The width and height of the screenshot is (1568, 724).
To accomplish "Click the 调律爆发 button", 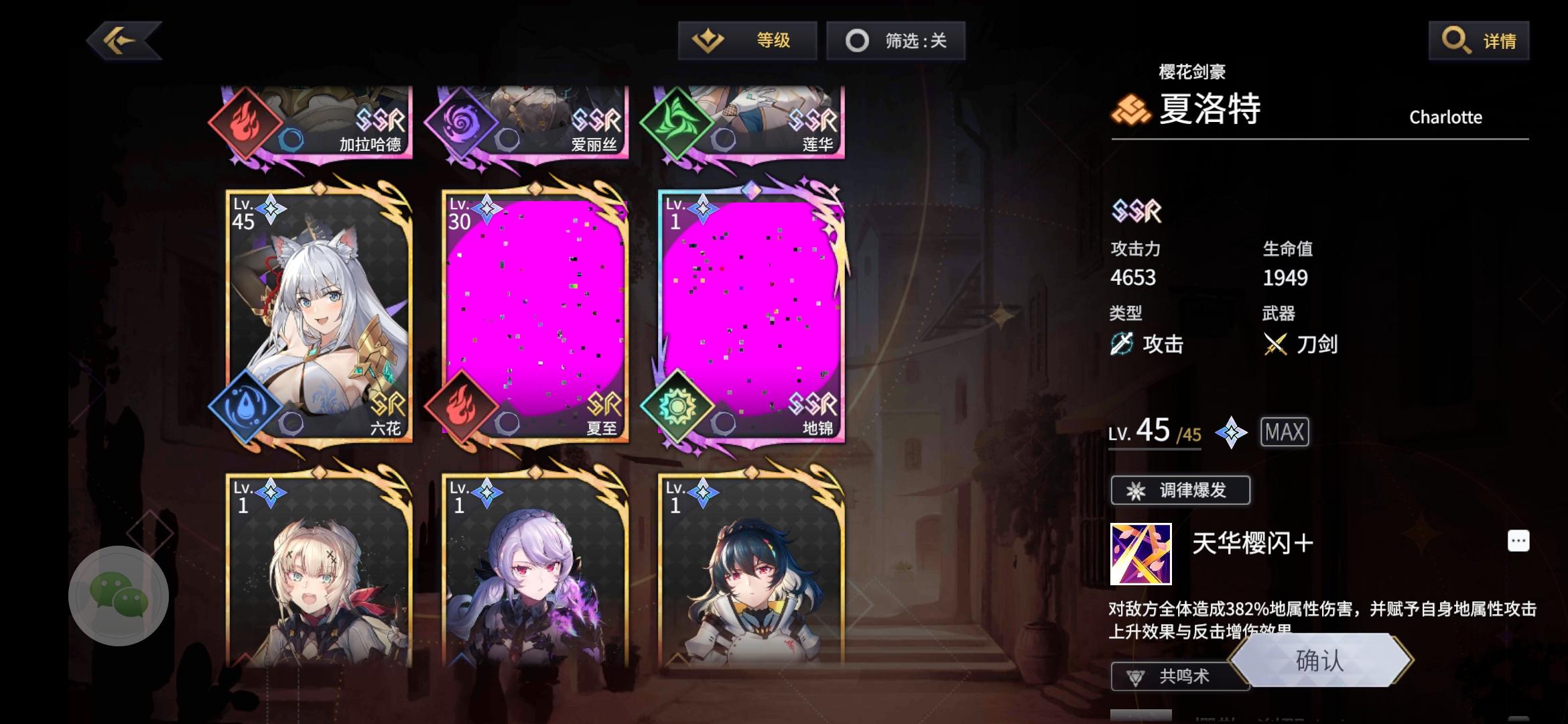I will tap(1179, 490).
